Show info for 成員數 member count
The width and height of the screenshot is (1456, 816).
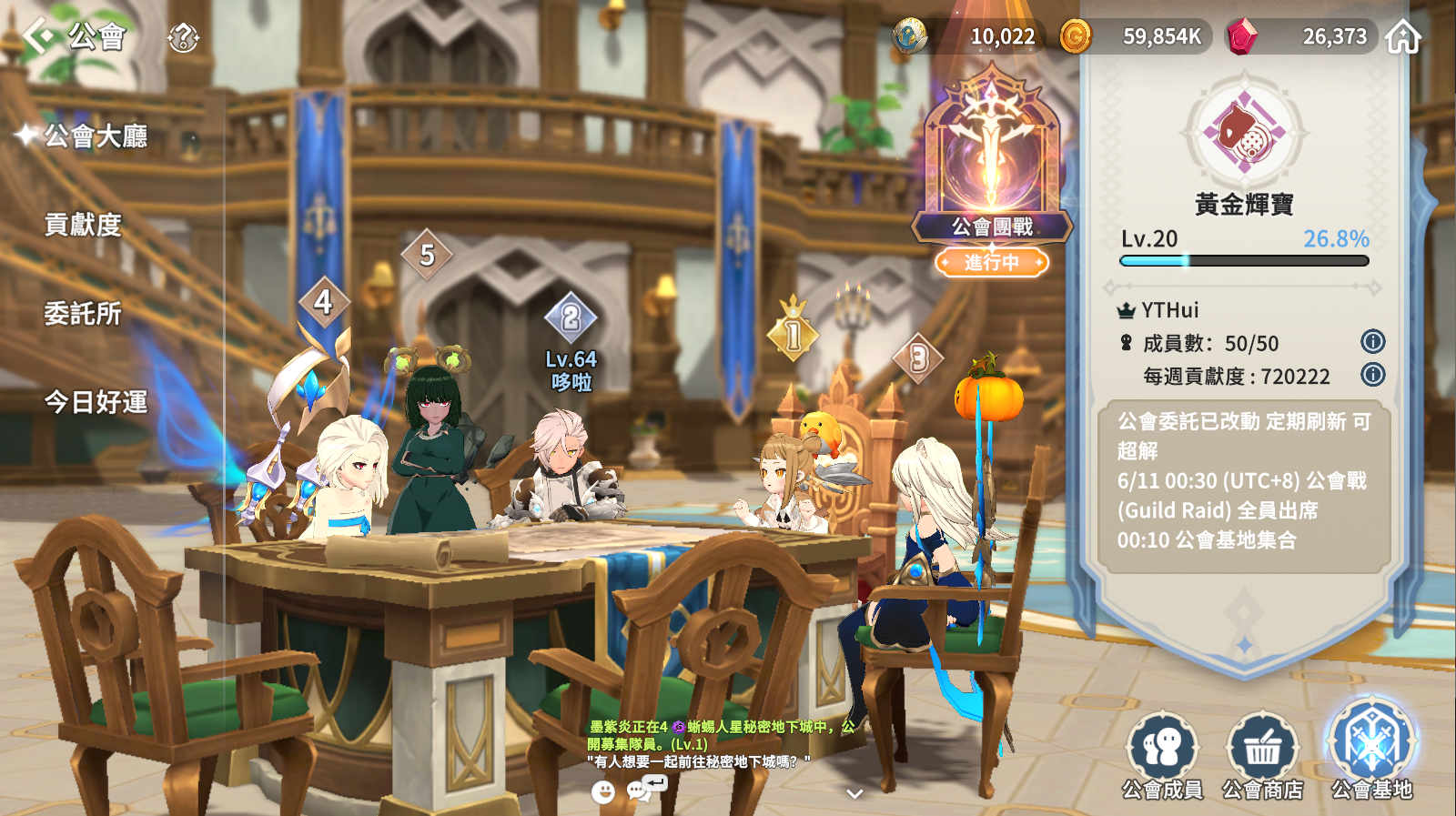(1372, 342)
